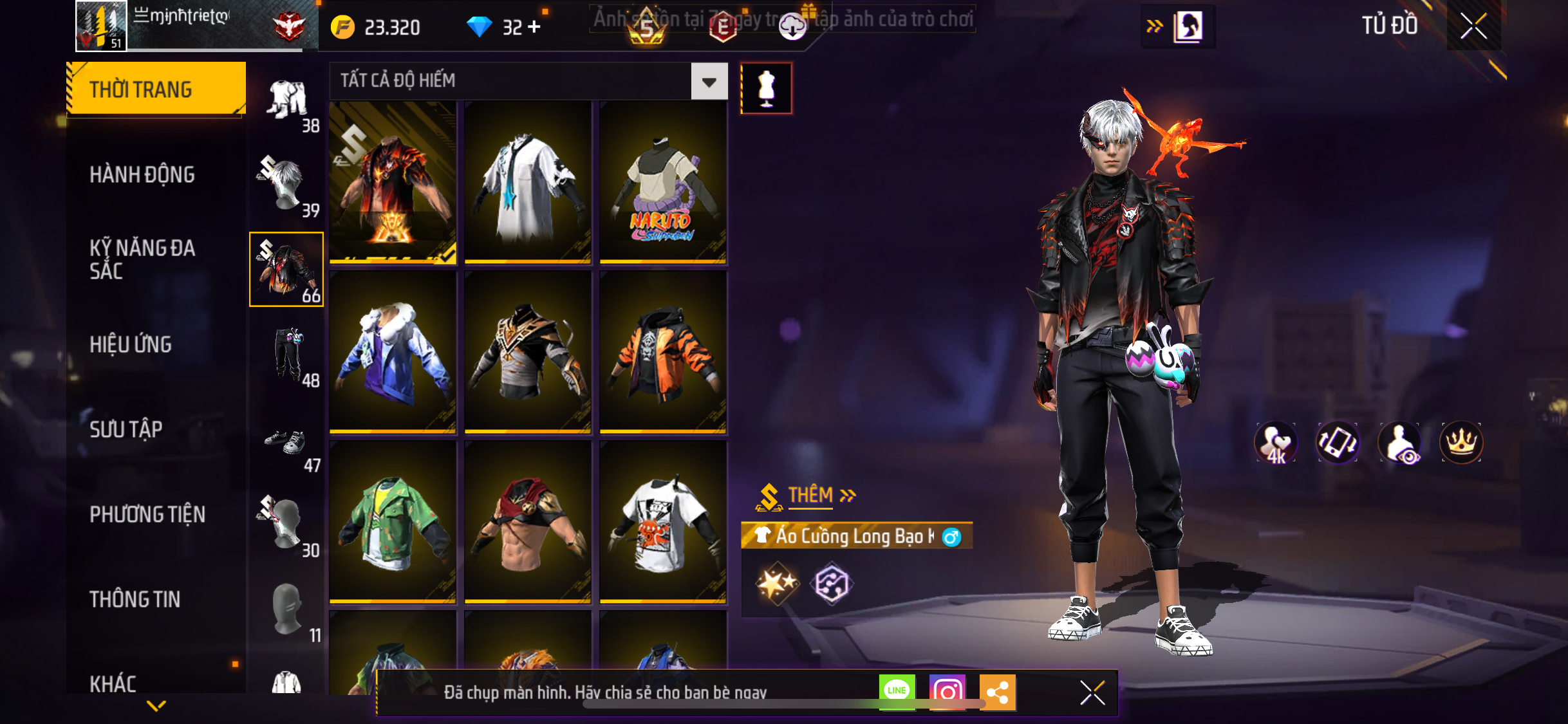Close the TỦ ĐỒ wardrobe screen
The image size is (1568, 724).
[1473, 26]
